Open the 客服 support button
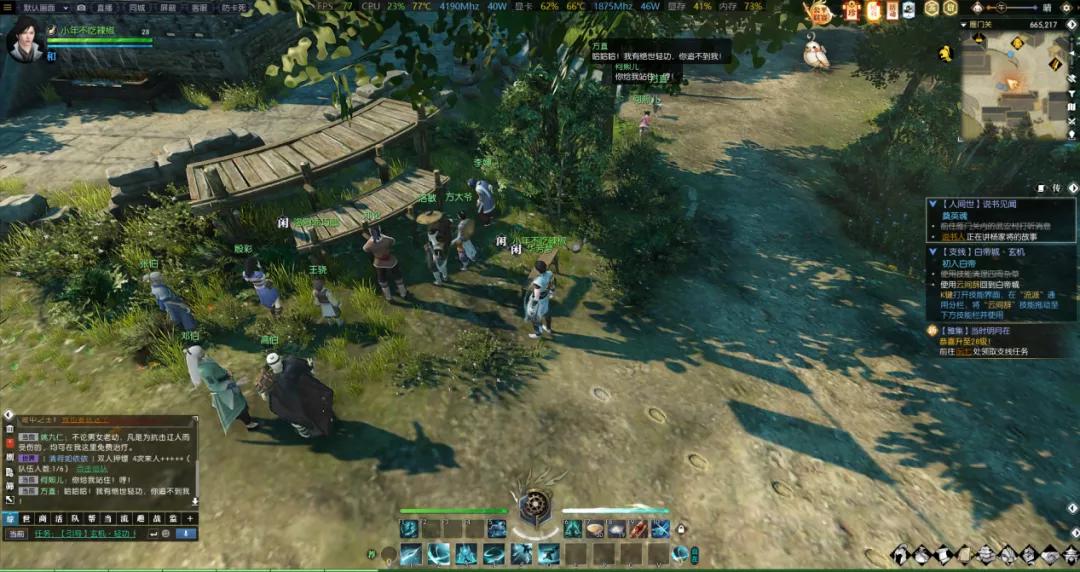This screenshot has width=1080, height=572. click(x=199, y=7)
